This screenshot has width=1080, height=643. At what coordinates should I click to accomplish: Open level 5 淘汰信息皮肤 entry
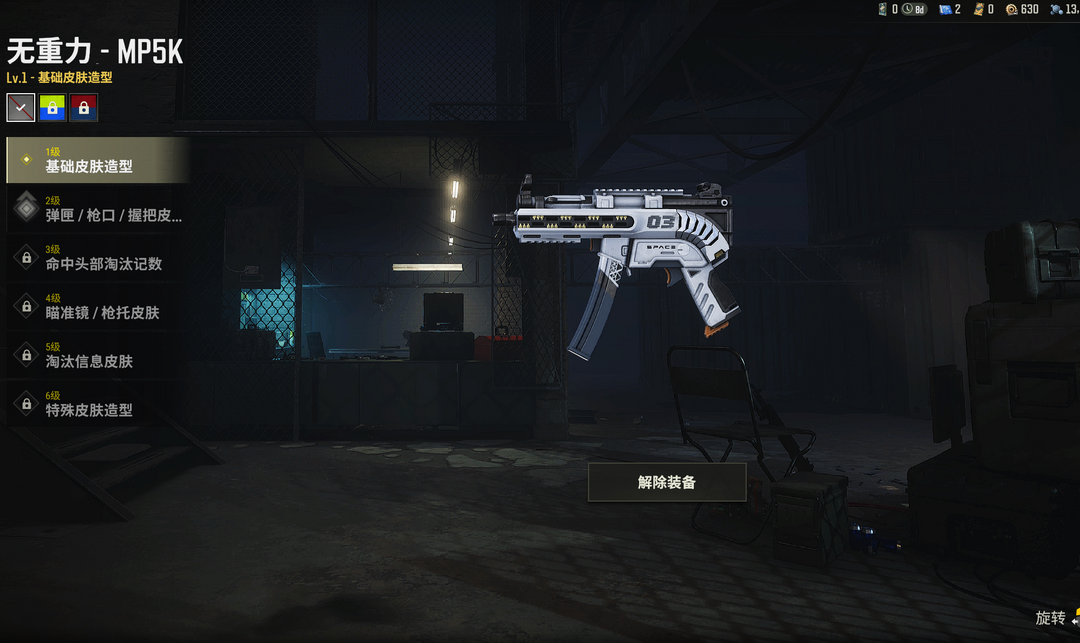pyautogui.click(x=97, y=354)
